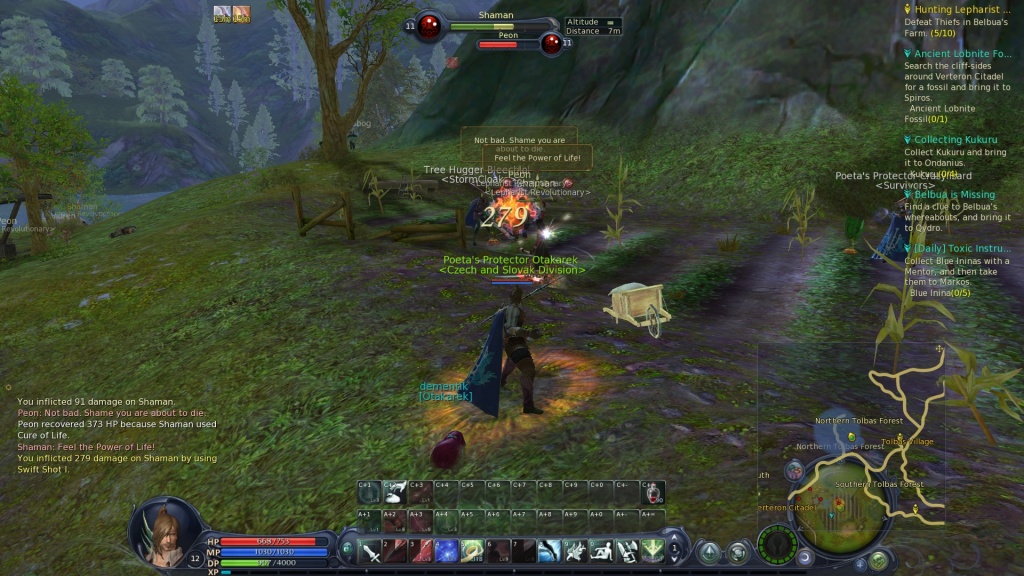Open the Collecting Kukuru quest entry
Image resolution: width=1024 pixels, height=576 pixels.
pyautogui.click(x=951, y=140)
